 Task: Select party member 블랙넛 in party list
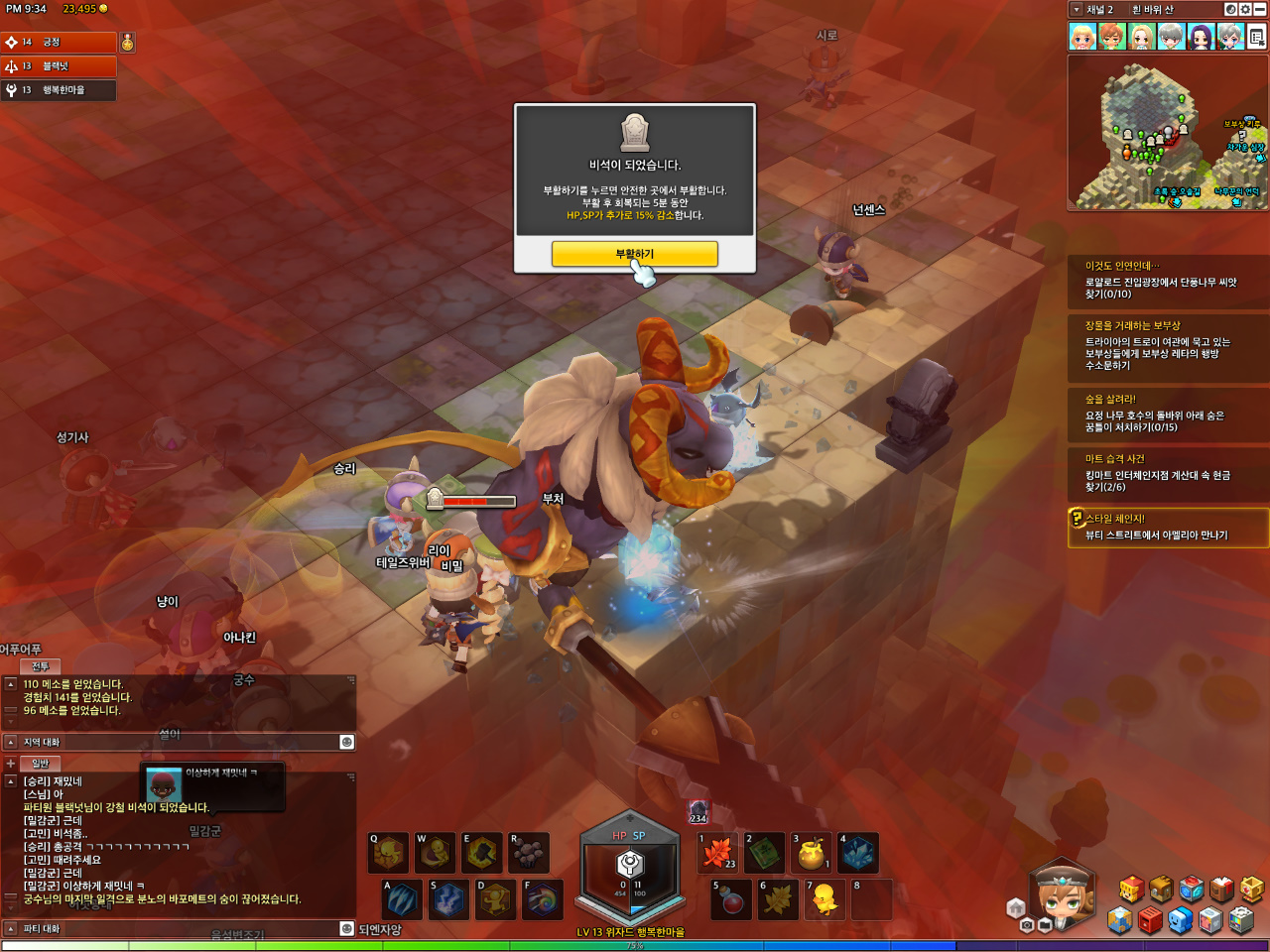(x=58, y=66)
